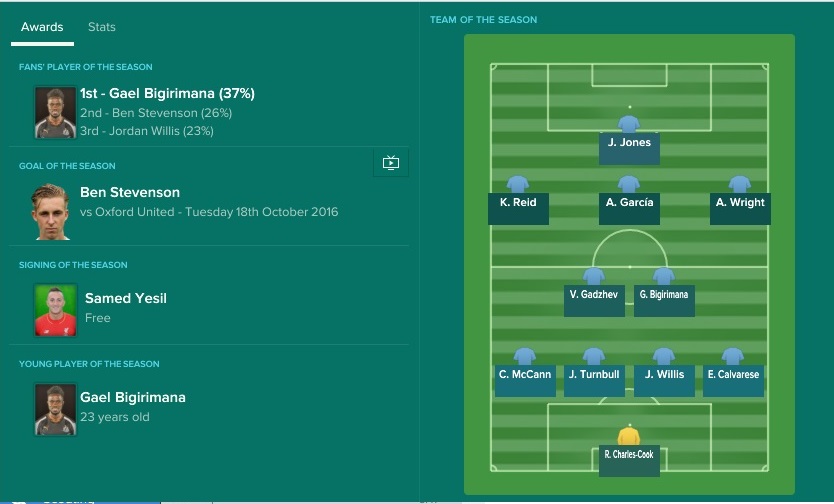The image size is (834, 504).
Task: Select A. Wright on the pitch
Action: pyautogui.click(x=740, y=203)
